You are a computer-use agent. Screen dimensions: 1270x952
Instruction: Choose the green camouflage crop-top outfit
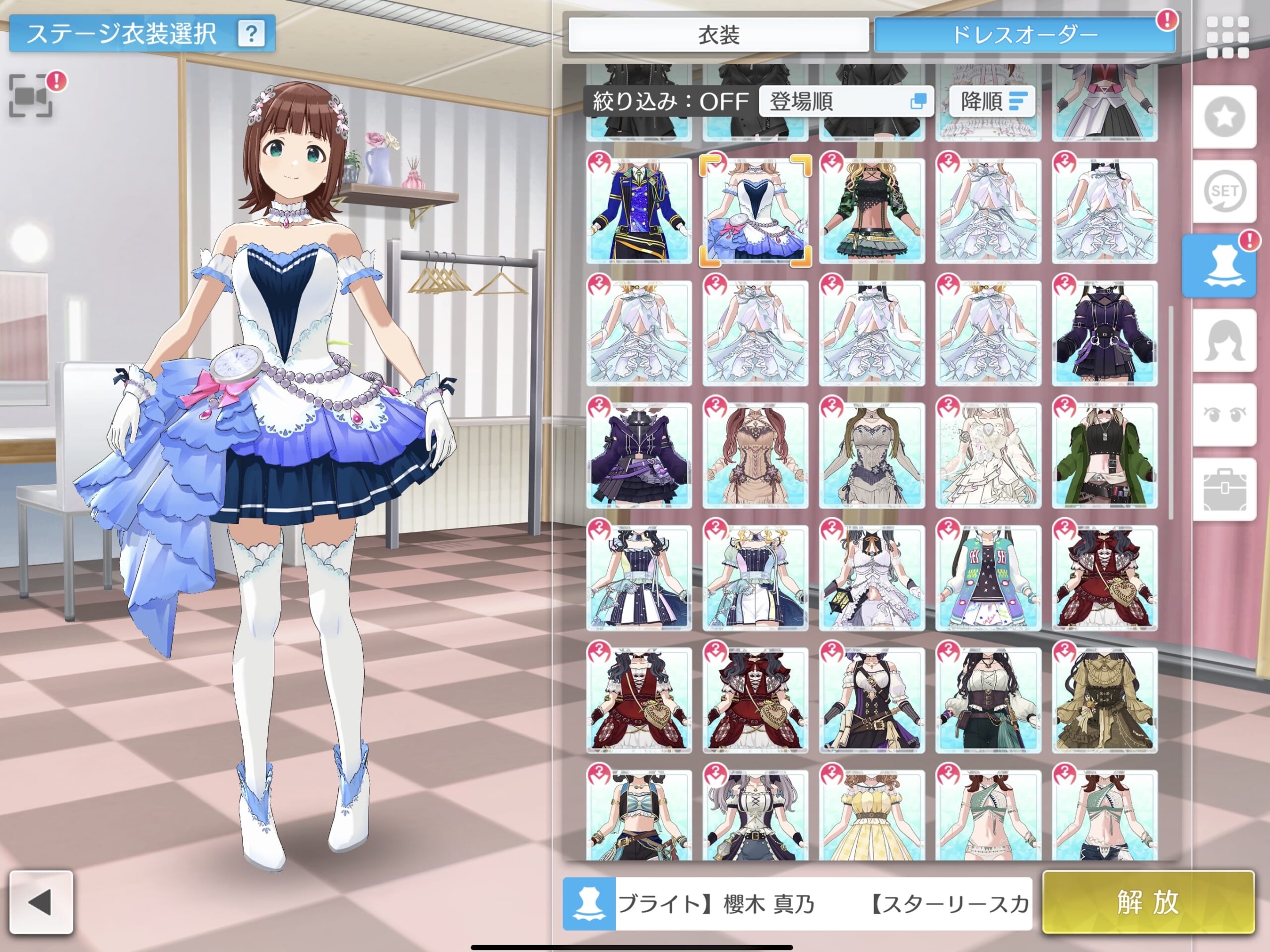[x=872, y=211]
